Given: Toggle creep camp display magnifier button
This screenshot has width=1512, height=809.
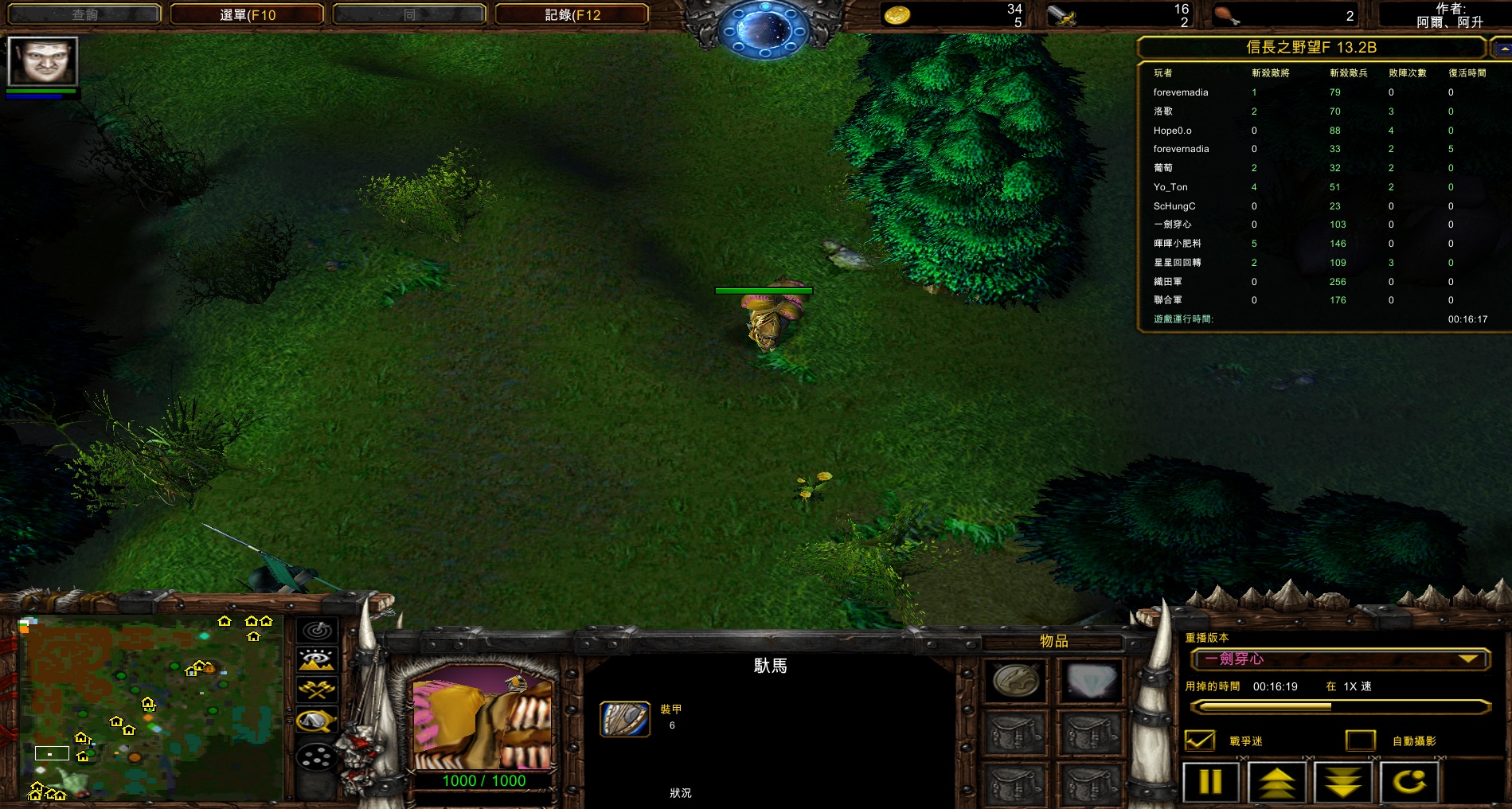Looking at the screenshot, I should (317, 721).
